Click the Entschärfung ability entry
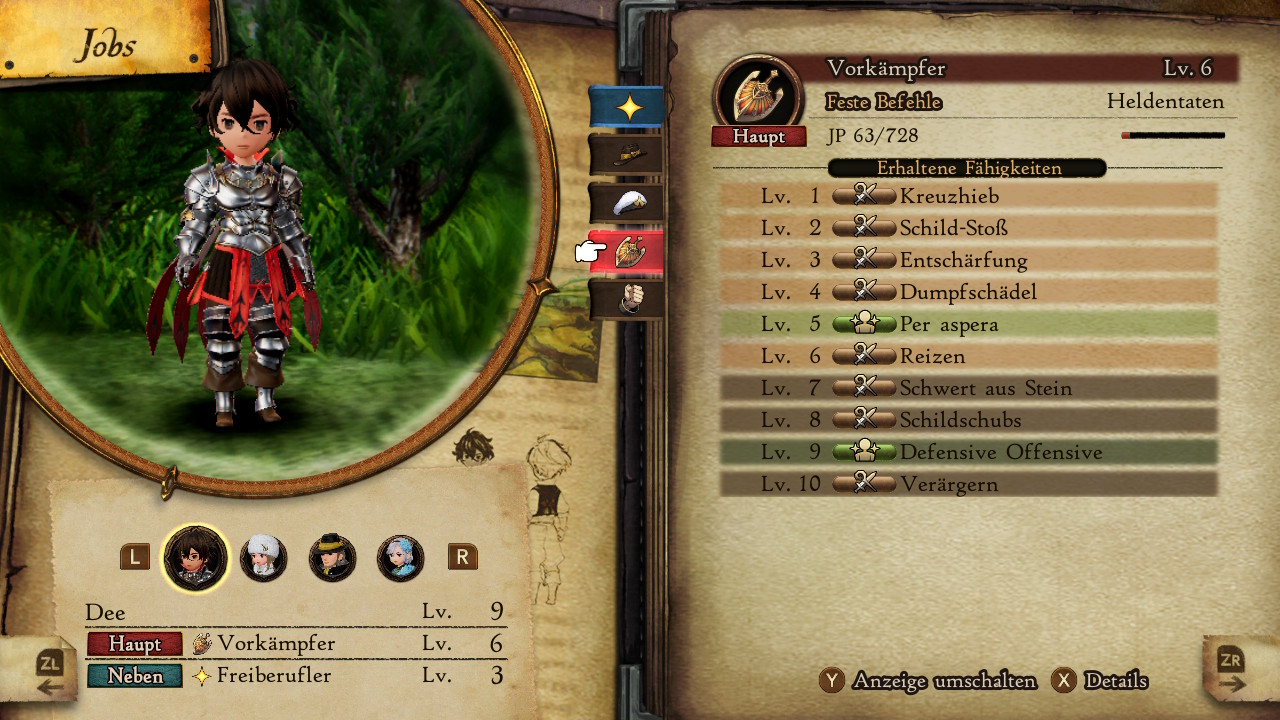The image size is (1280, 720). point(968,260)
